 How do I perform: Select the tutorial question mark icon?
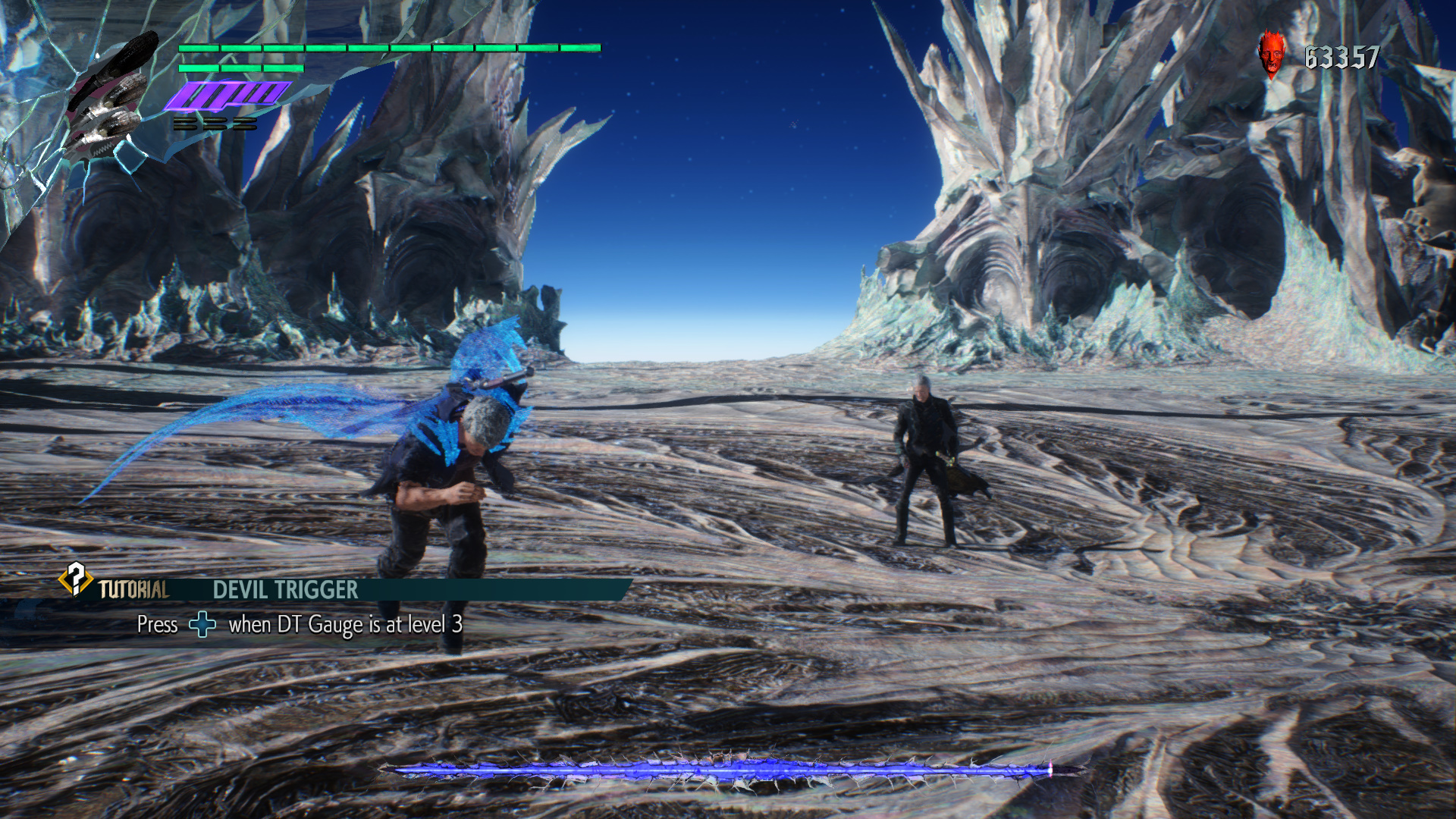coord(75,580)
